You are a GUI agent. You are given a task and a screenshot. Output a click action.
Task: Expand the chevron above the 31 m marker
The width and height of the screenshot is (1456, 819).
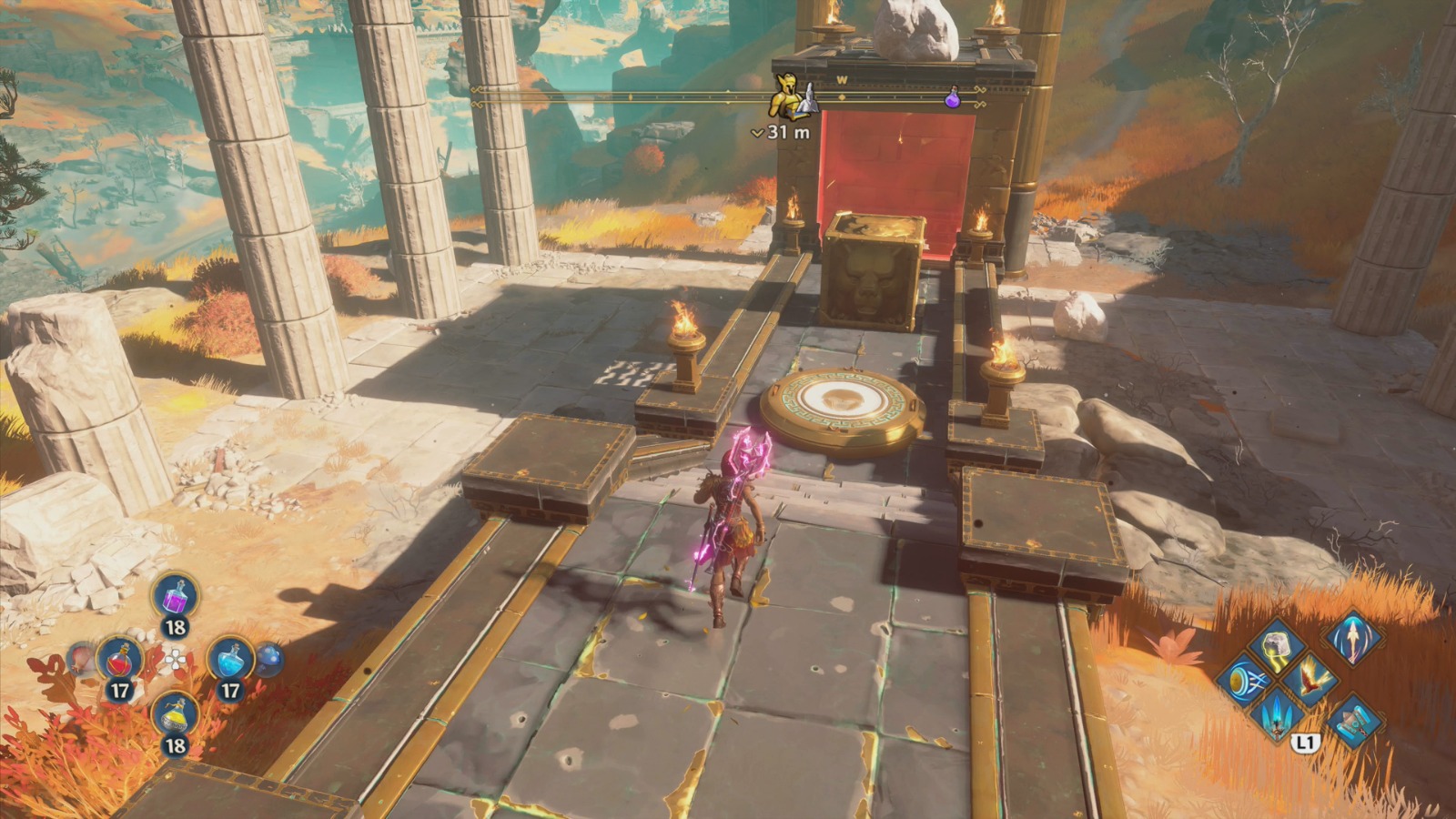pyautogui.click(x=758, y=131)
